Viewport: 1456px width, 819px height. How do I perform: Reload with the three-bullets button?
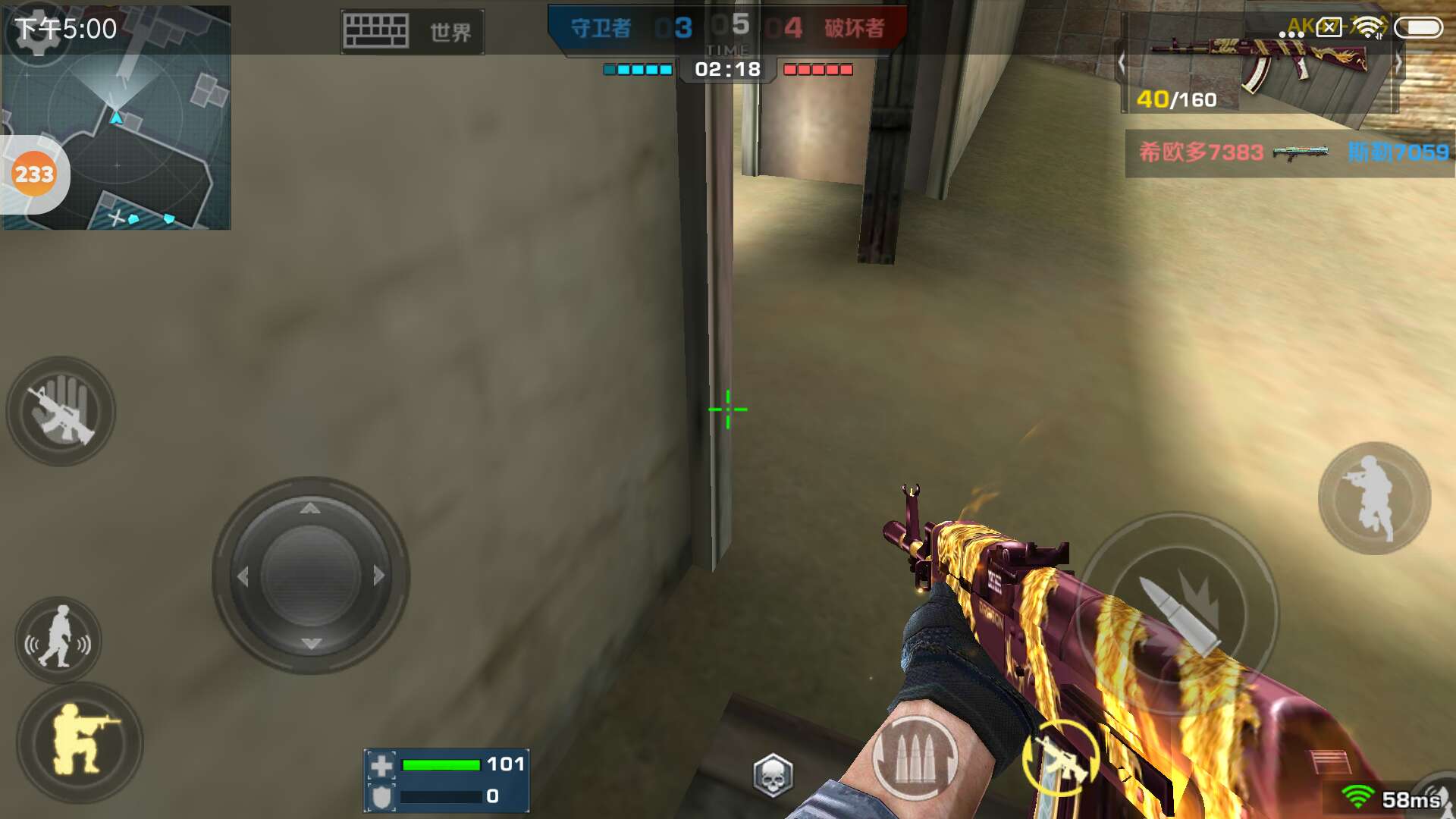click(915, 758)
